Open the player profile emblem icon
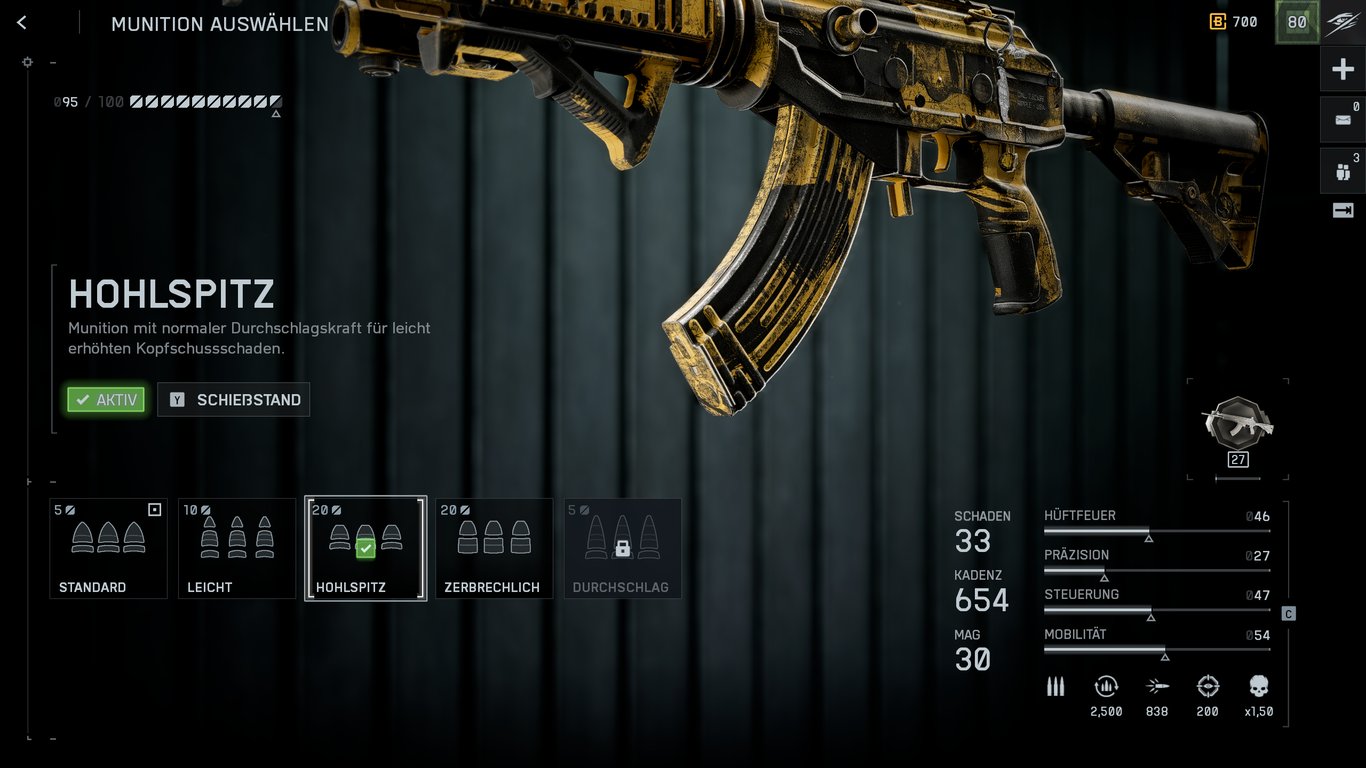 click(1342, 23)
